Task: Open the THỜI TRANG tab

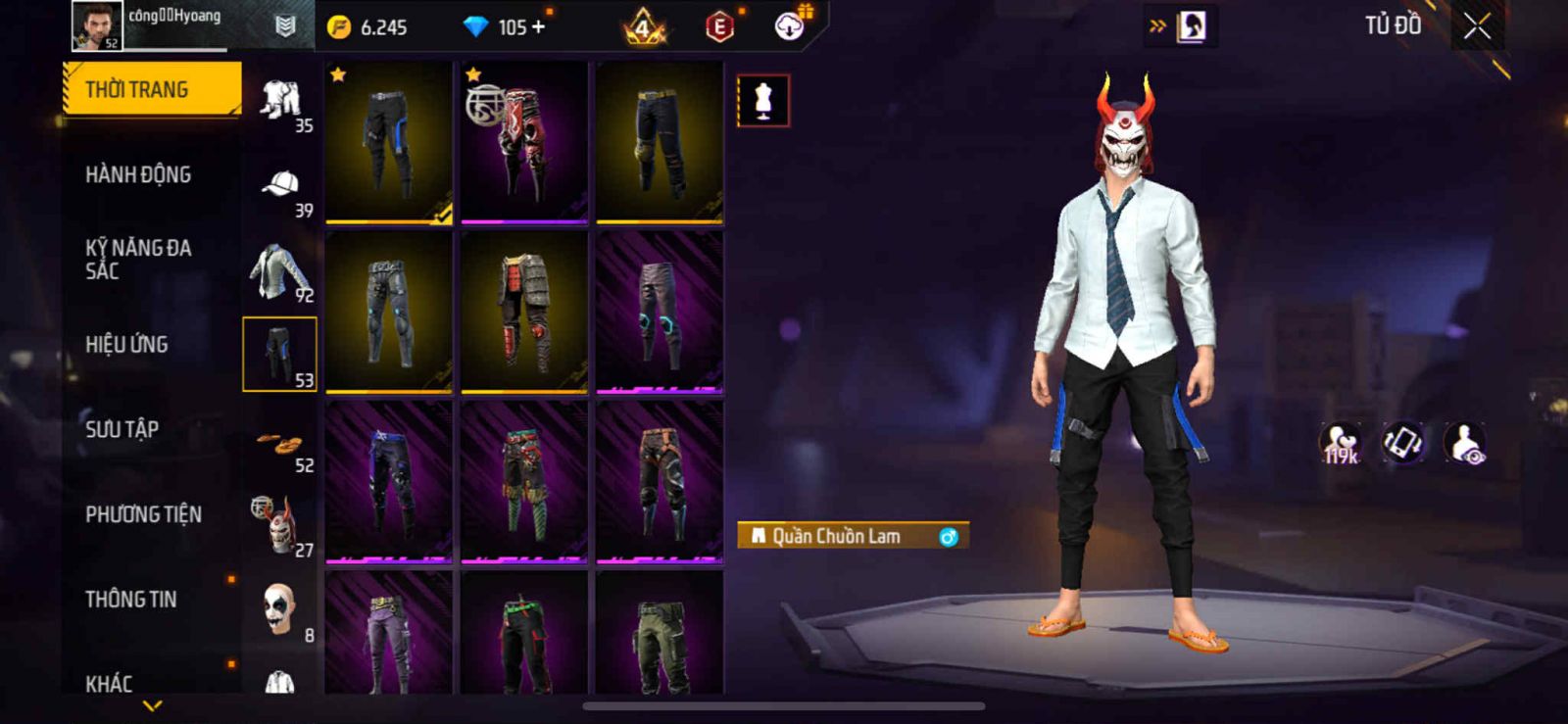Action: (x=151, y=89)
